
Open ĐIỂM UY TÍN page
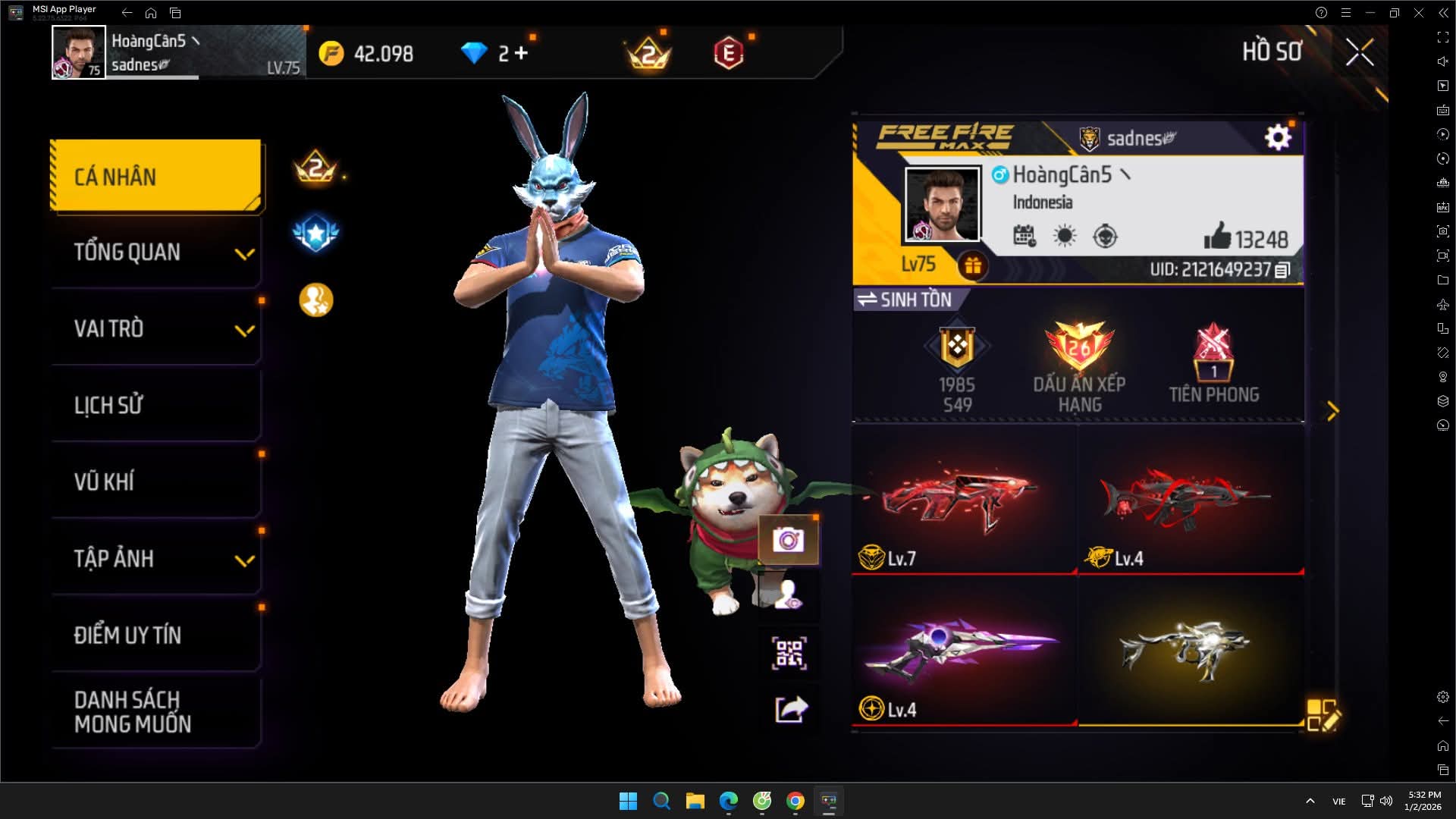tap(156, 635)
